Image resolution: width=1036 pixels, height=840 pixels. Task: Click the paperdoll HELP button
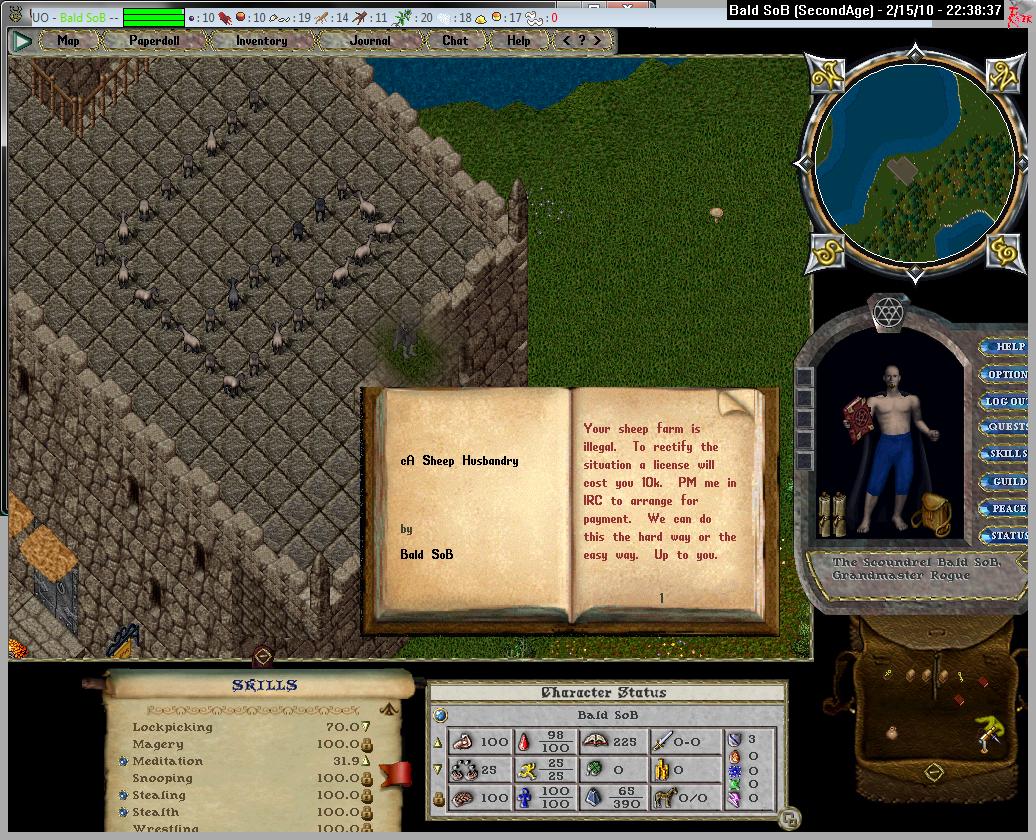coord(1008,347)
